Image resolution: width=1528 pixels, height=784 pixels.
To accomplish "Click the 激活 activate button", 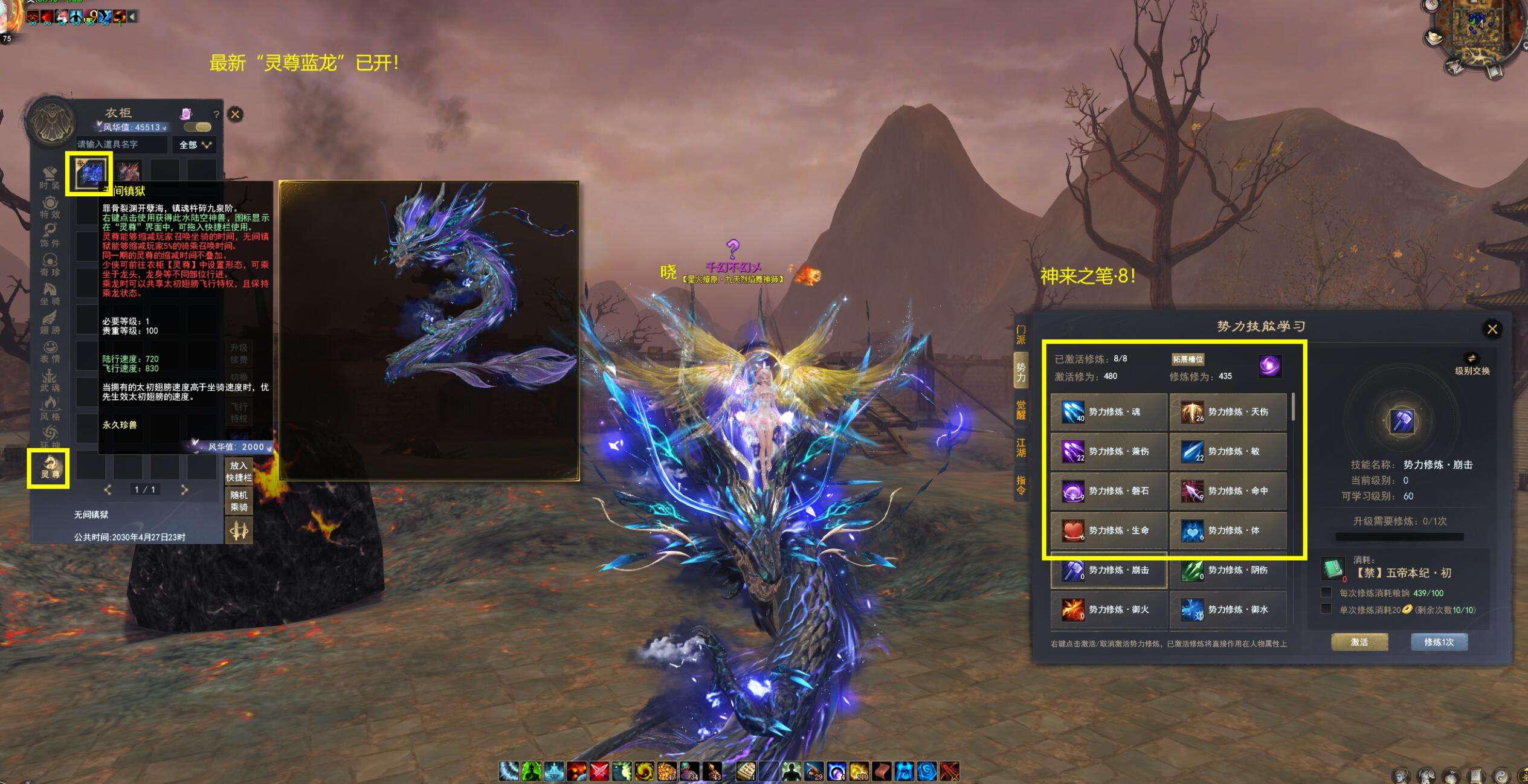I will click(1359, 642).
